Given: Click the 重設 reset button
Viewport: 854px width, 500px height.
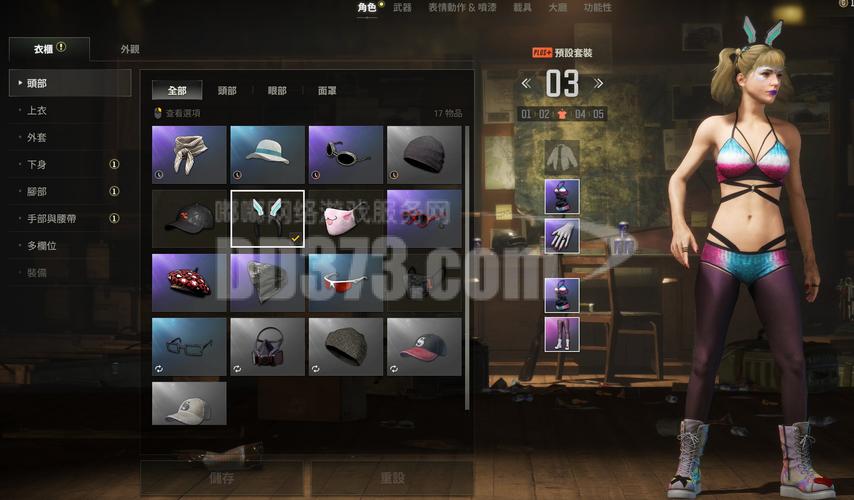Looking at the screenshot, I should tap(392, 478).
